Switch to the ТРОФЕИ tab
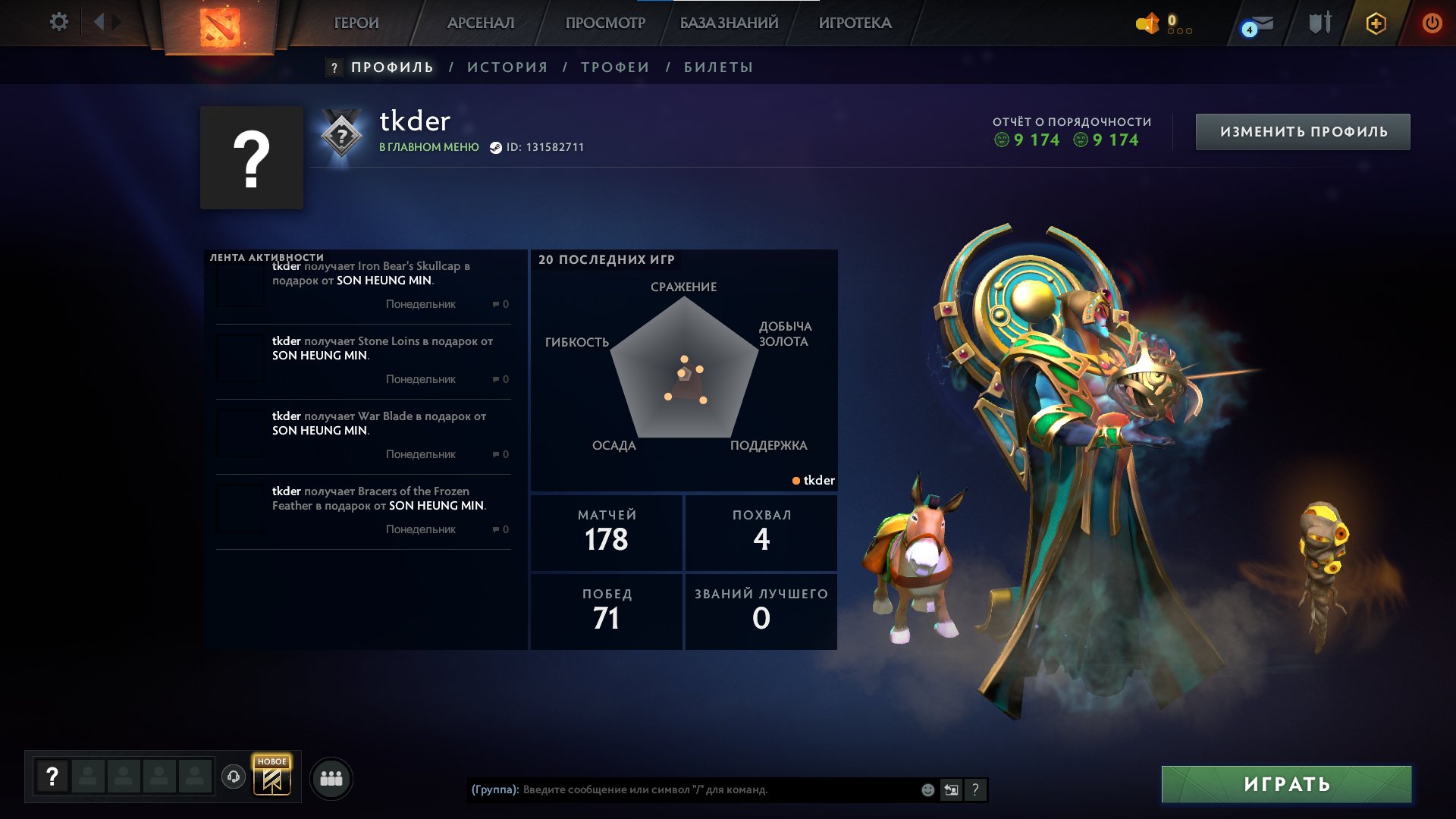Viewport: 1456px width, 819px height. pyautogui.click(x=615, y=67)
